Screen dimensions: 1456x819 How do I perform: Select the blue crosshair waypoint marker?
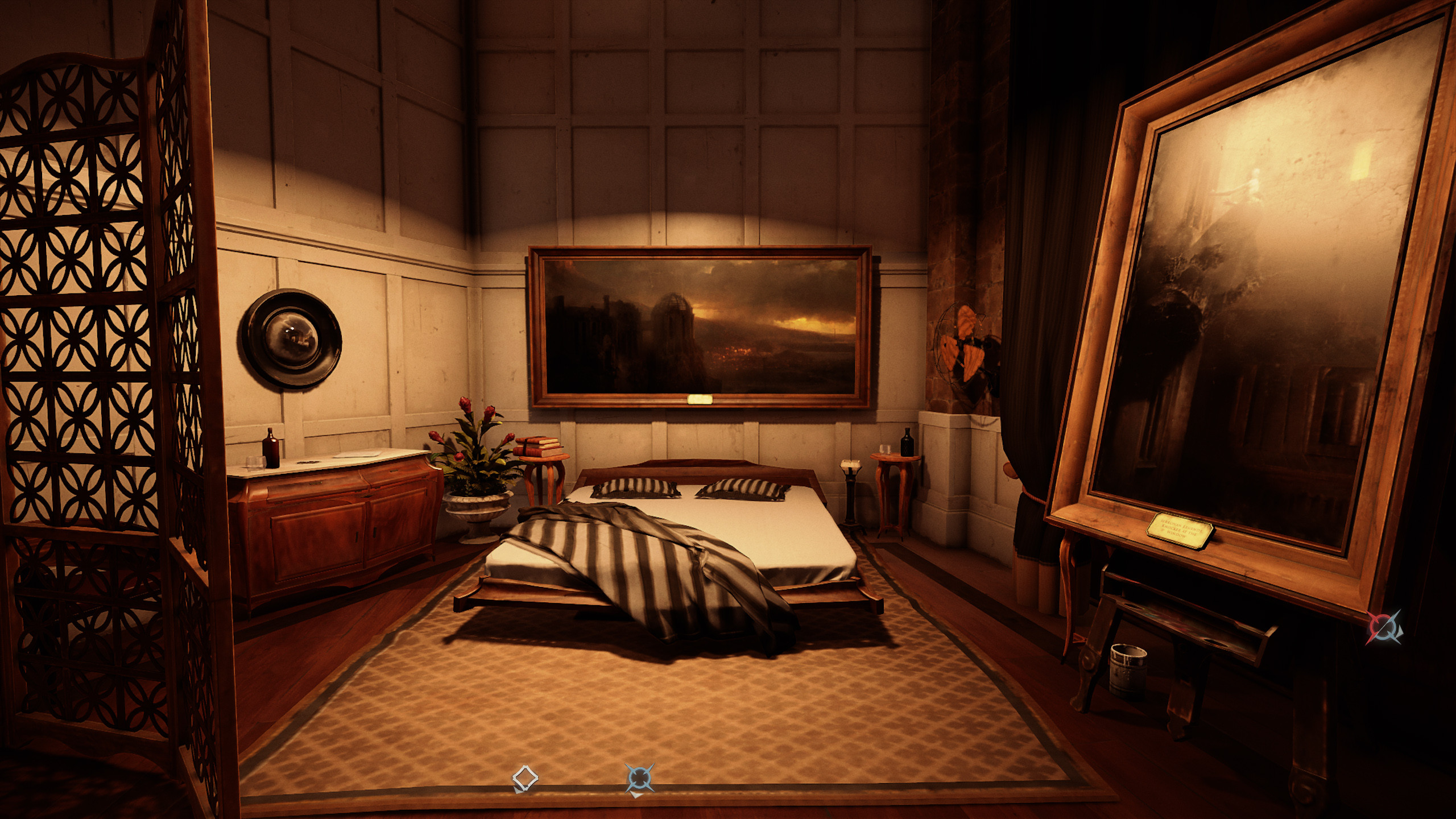(x=639, y=778)
